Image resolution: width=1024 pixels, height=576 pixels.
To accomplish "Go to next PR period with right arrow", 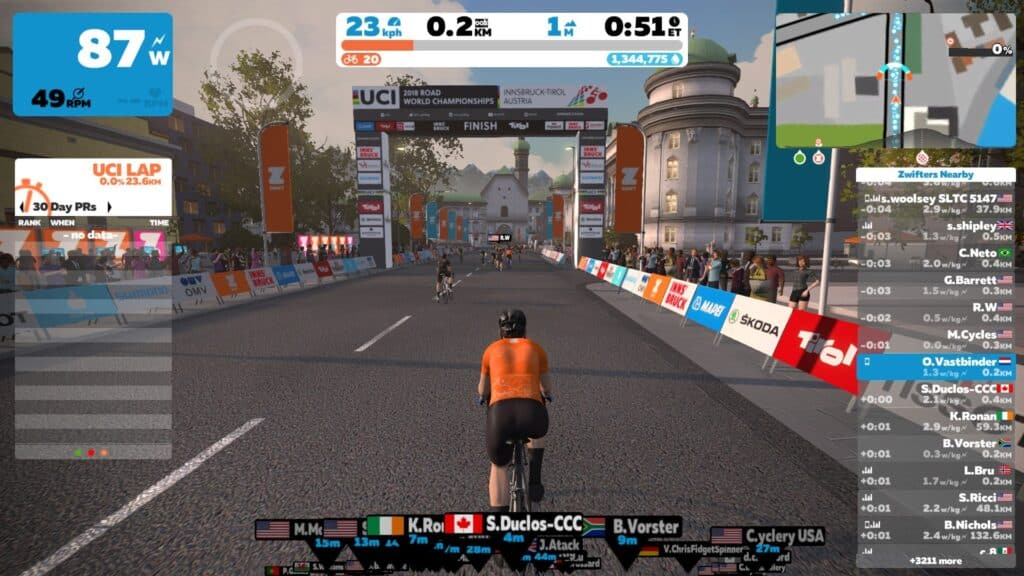I will click(x=165, y=207).
